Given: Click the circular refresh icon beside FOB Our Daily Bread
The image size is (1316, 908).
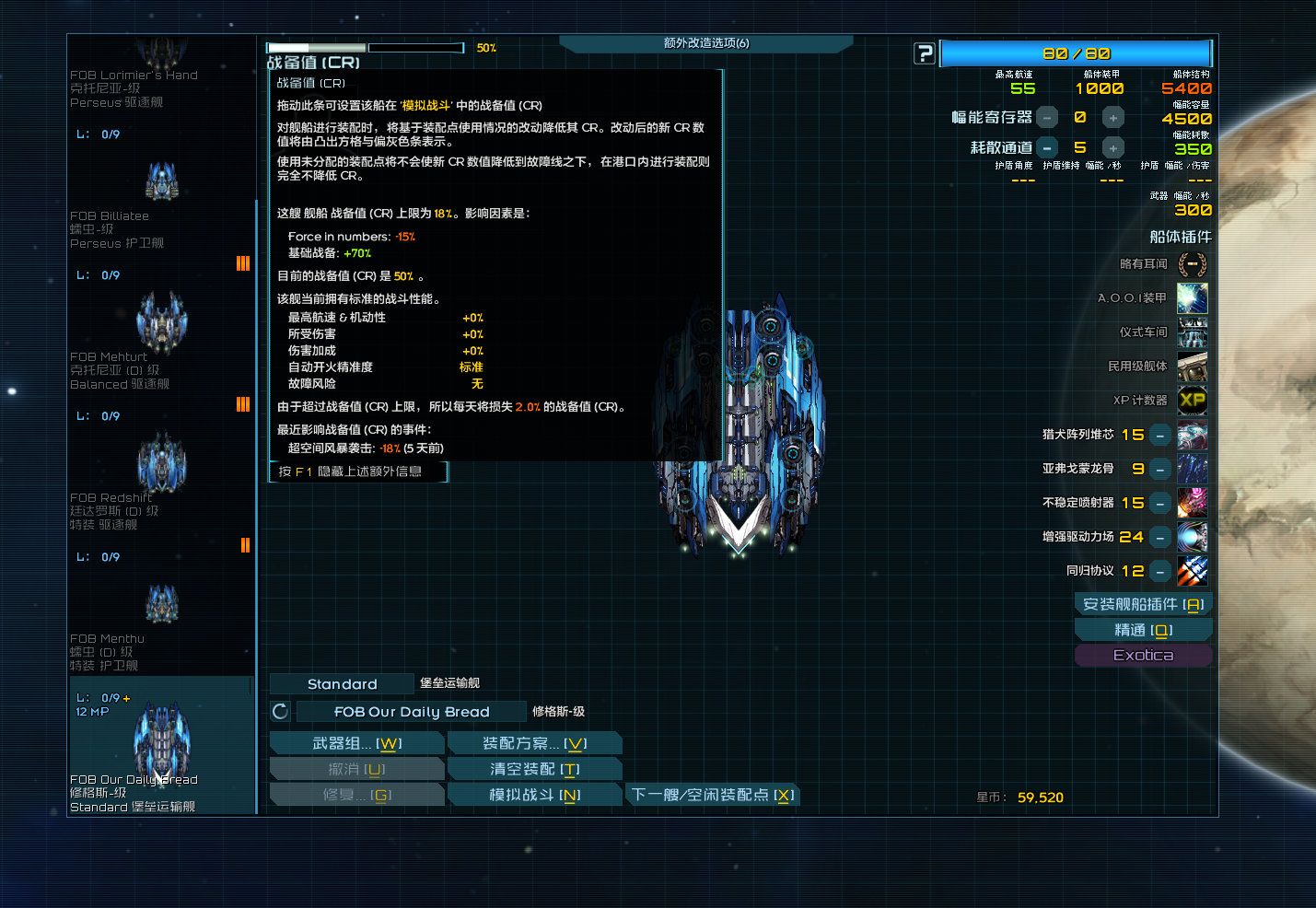Looking at the screenshot, I should coord(280,711).
